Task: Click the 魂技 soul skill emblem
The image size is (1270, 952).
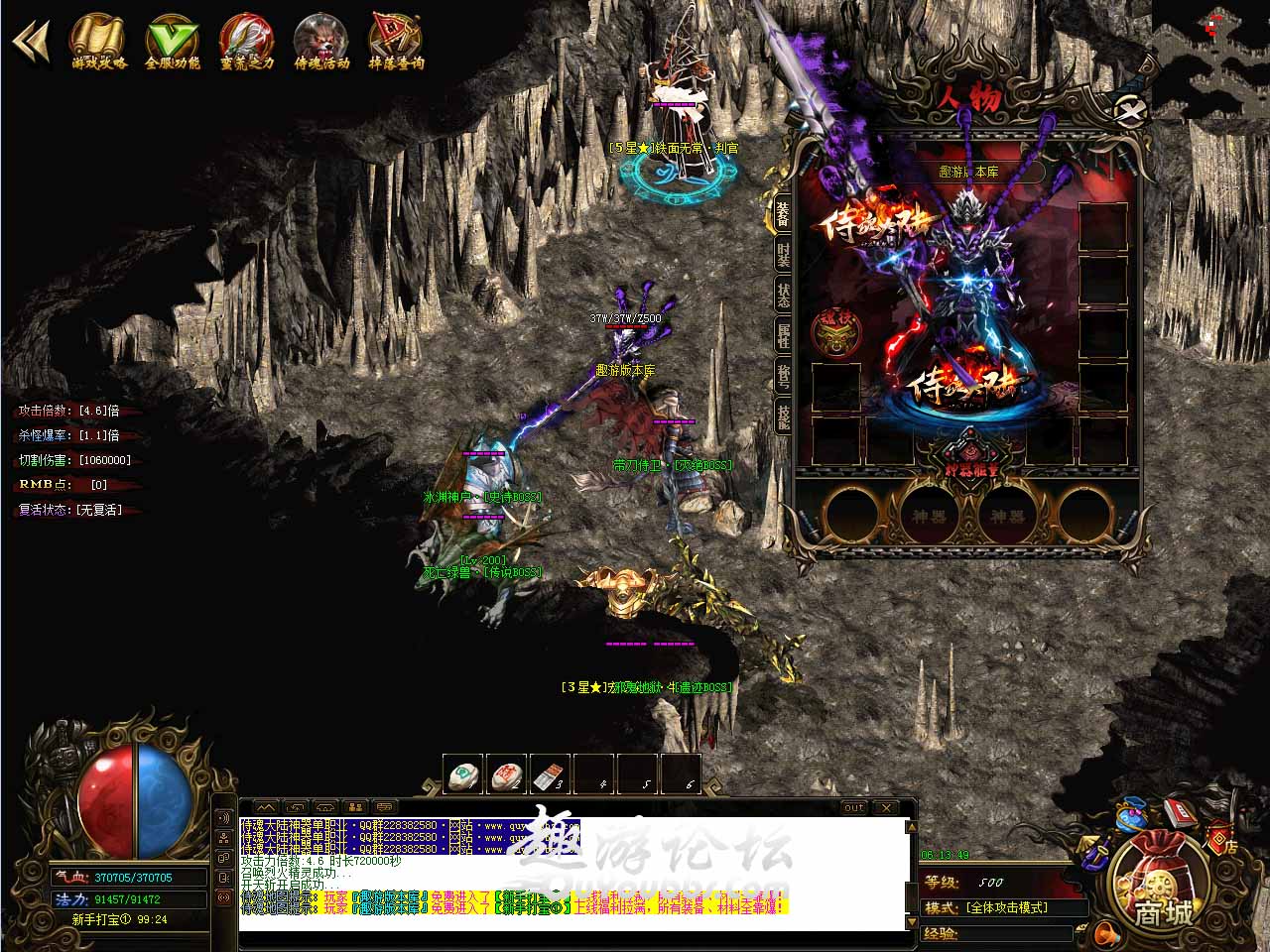Action: coord(834,331)
